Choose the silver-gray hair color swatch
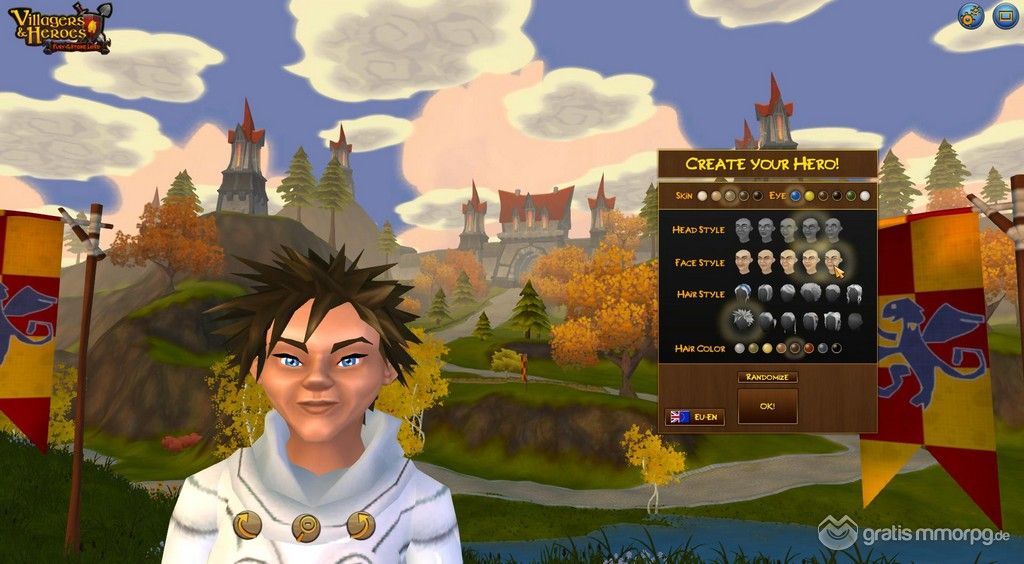Viewport: 1024px width, 564px height. click(739, 348)
